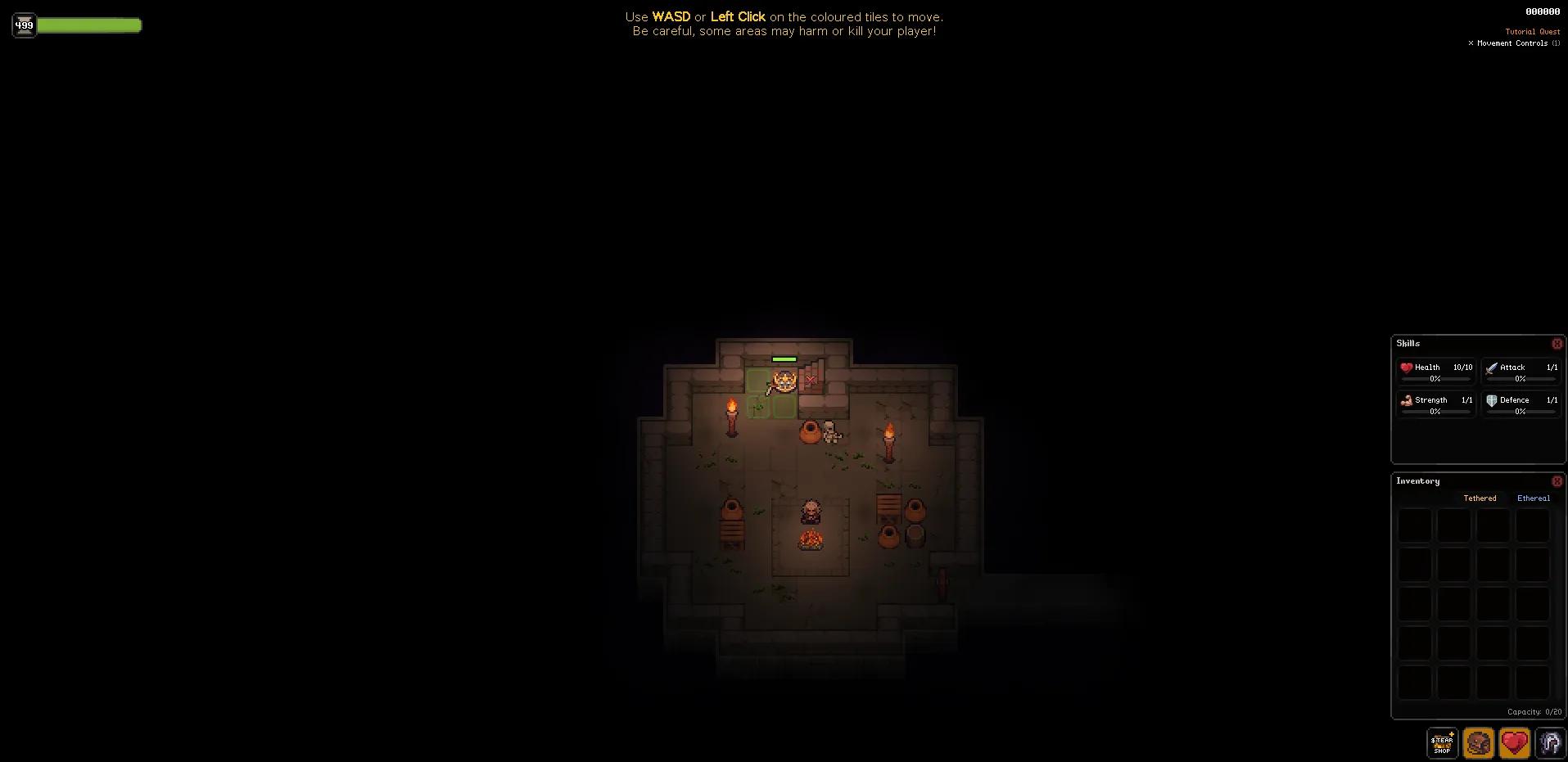
Task: Open the Tear Shop icon at bottom right
Action: 1441,743
